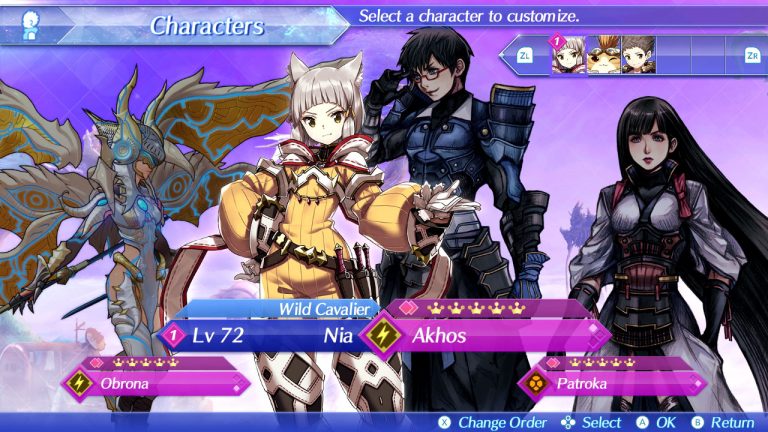The height and width of the screenshot is (432, 768).
Task: Choose the Obrona blade panel
Action: 158,383
